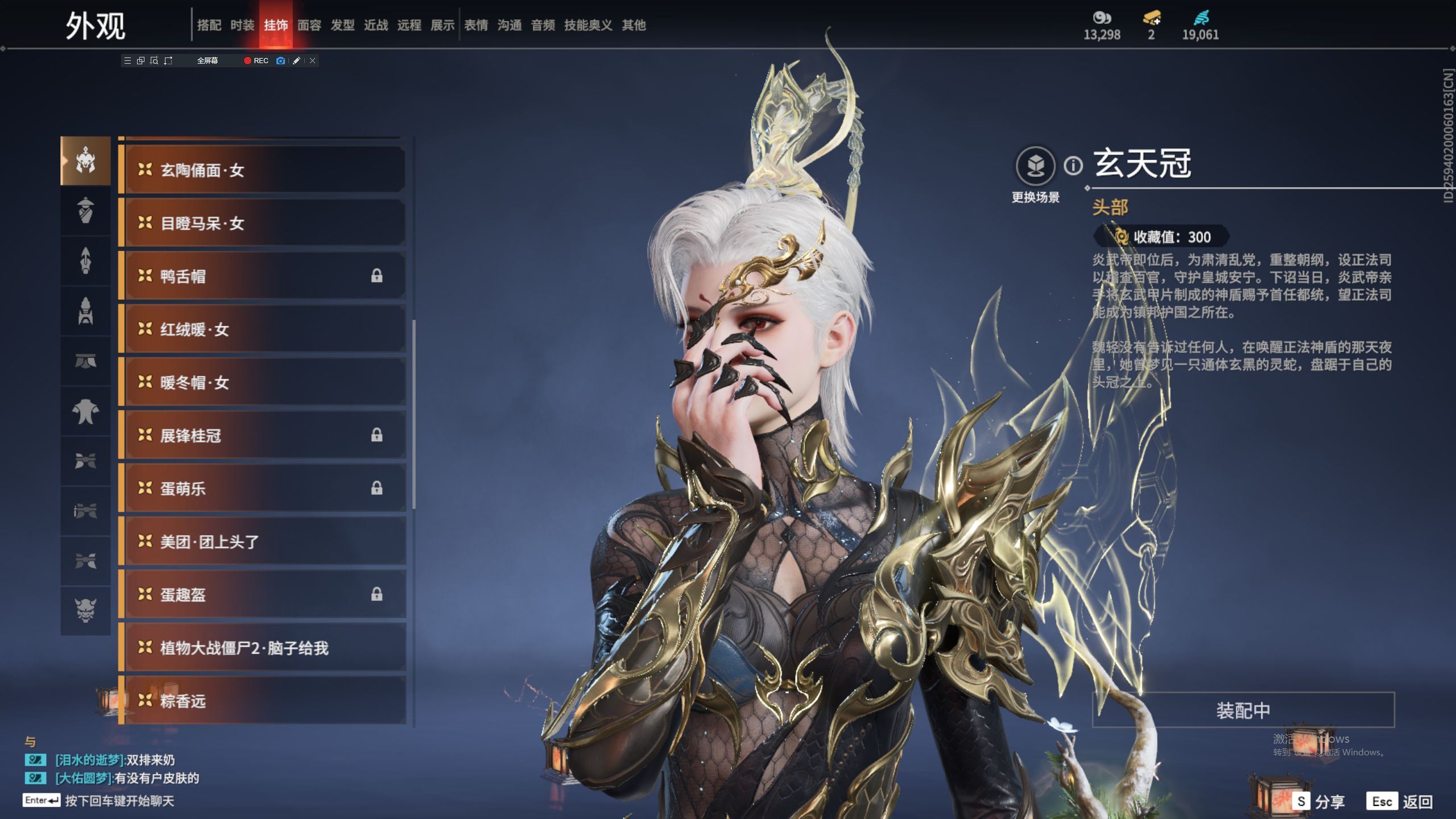This screenshot has width=1456, height=819.
Task: Click the 装配中 equip button
Action: pos(1243,710)
